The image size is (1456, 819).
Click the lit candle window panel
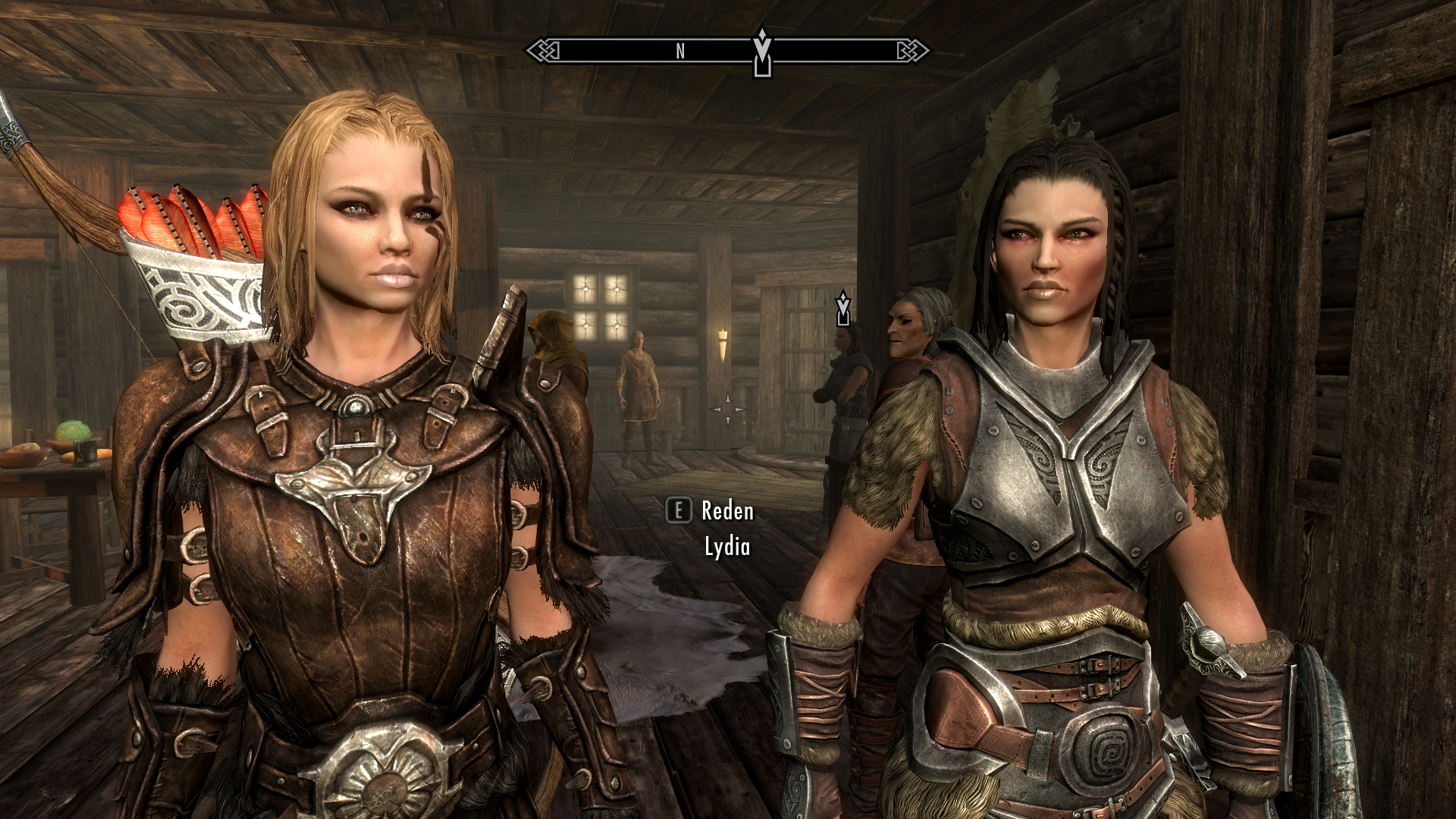coord(599,307)
